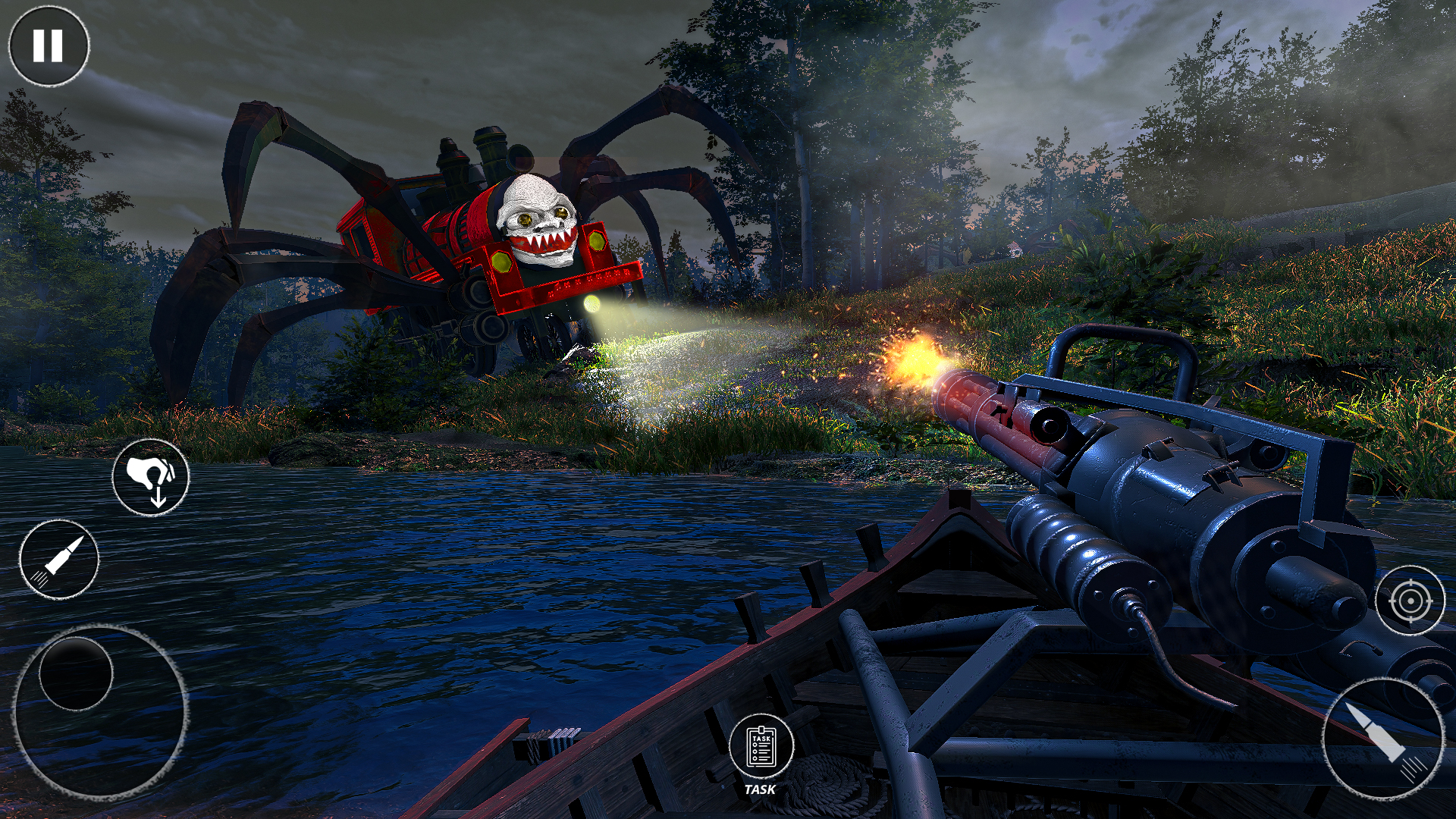
Task: Pause the game with the pause button
Action: coord(49,45)
